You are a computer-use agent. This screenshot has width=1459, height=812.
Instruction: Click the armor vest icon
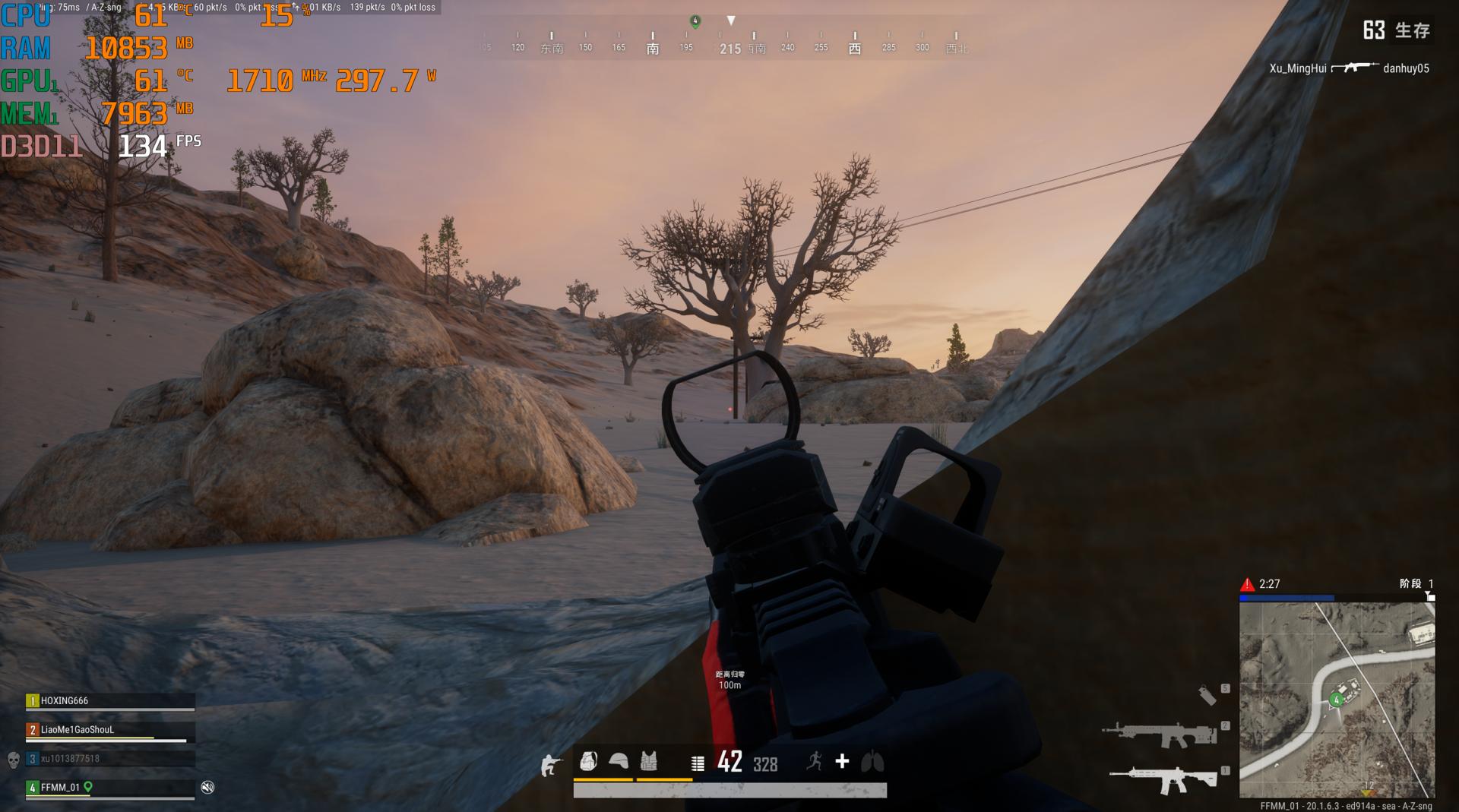(648, 761)
